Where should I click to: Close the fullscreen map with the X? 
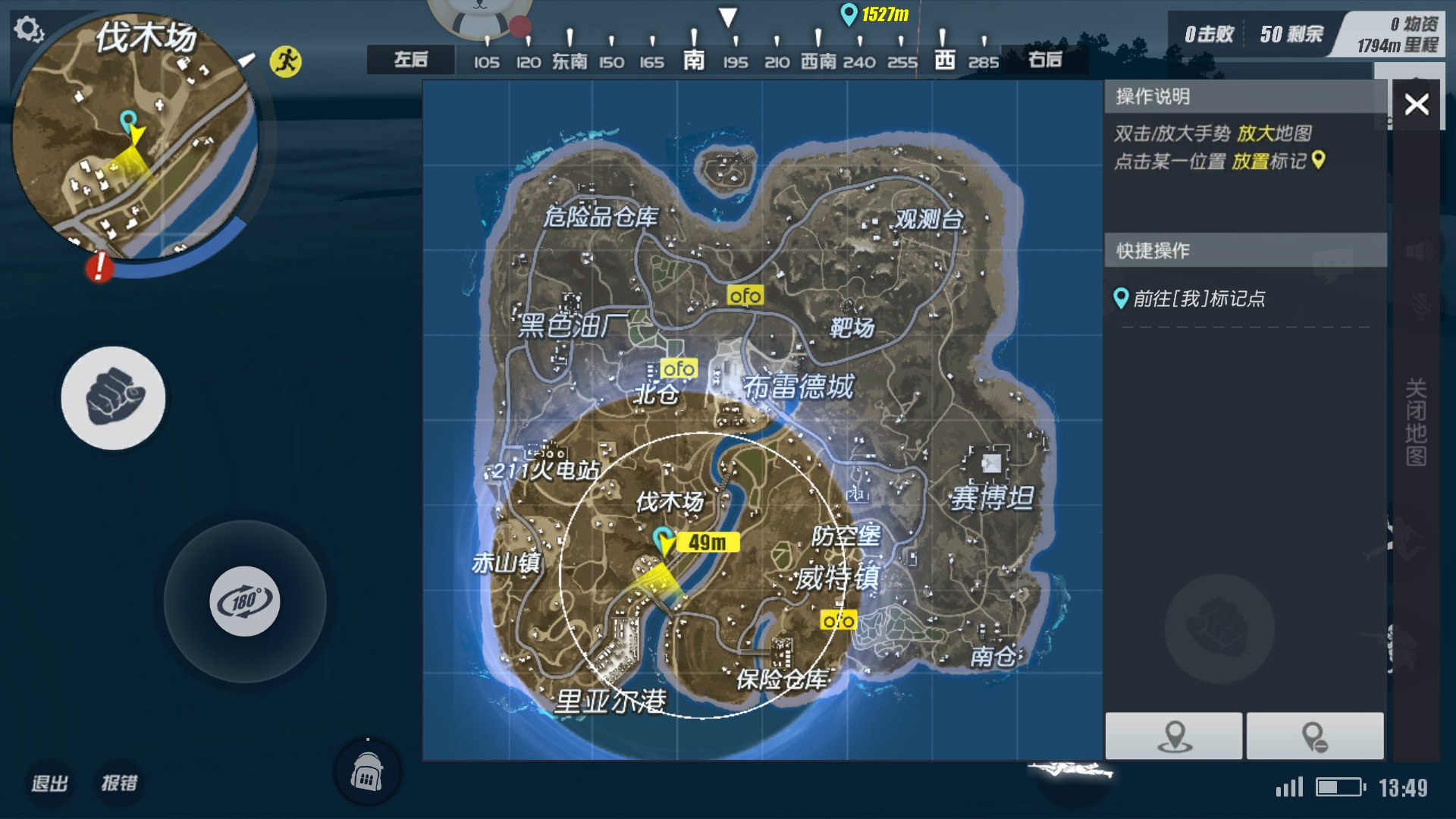1415,104
